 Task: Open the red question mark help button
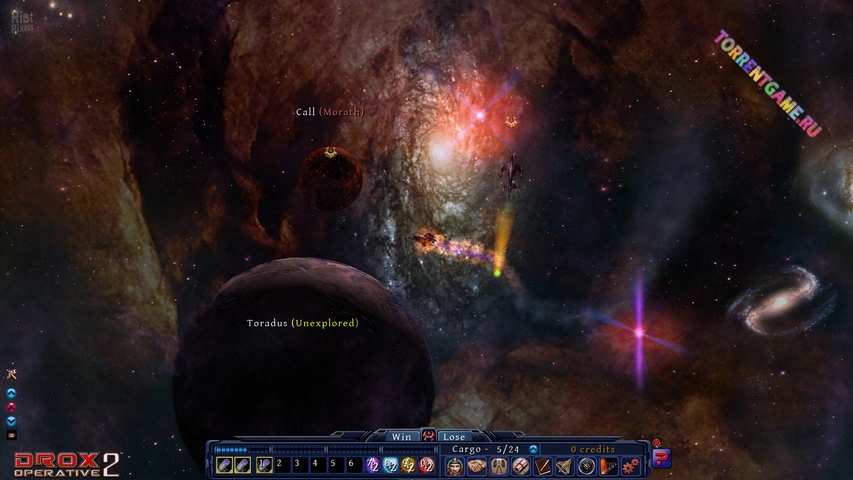661,457
